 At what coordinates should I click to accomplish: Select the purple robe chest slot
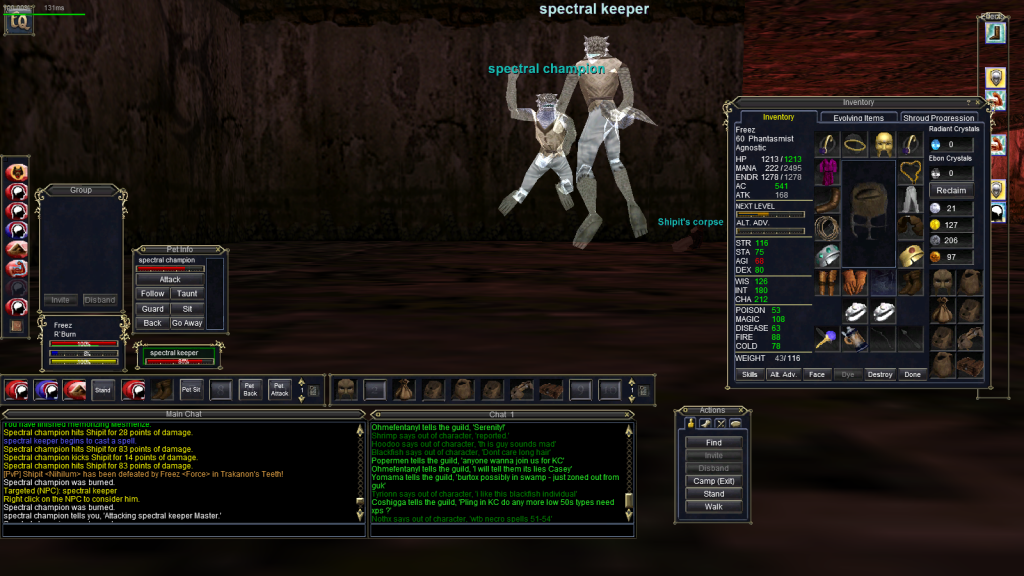click(x=826, y=172)
